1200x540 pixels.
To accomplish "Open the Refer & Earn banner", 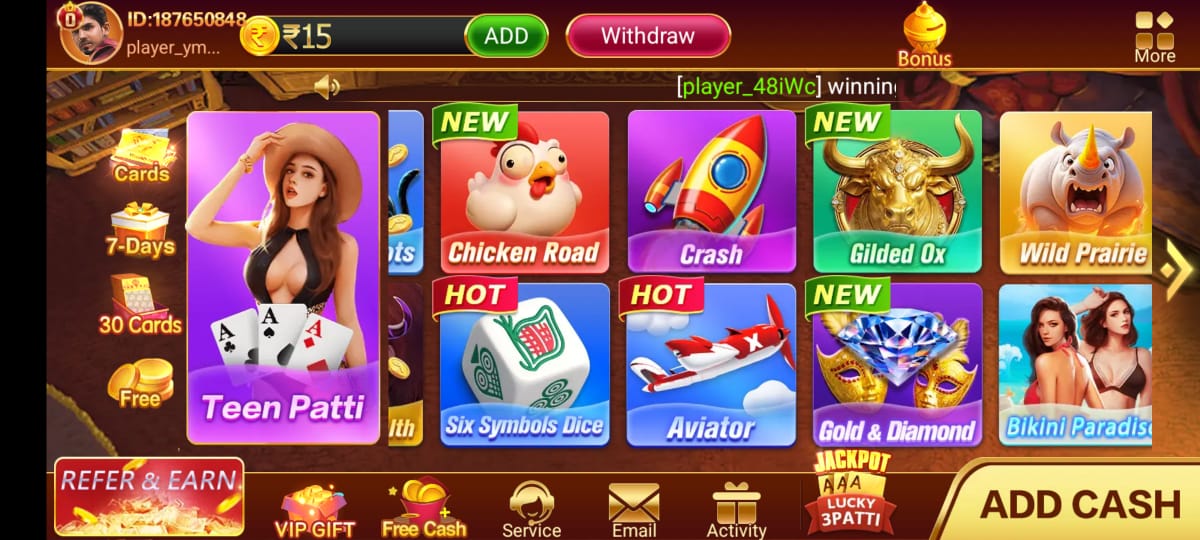I will point(149,497).
